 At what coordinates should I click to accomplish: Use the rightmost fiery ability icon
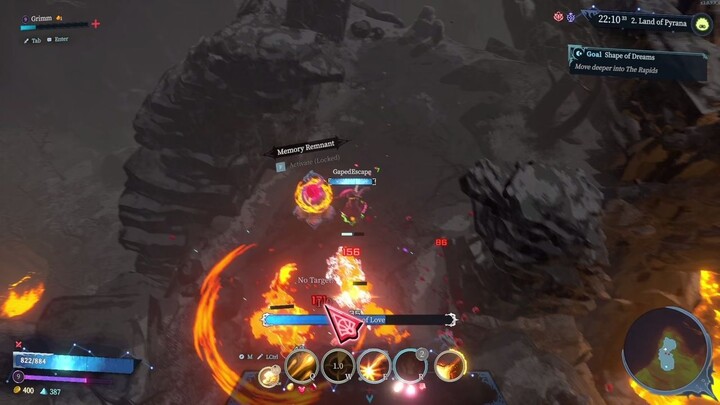[449, 366]
